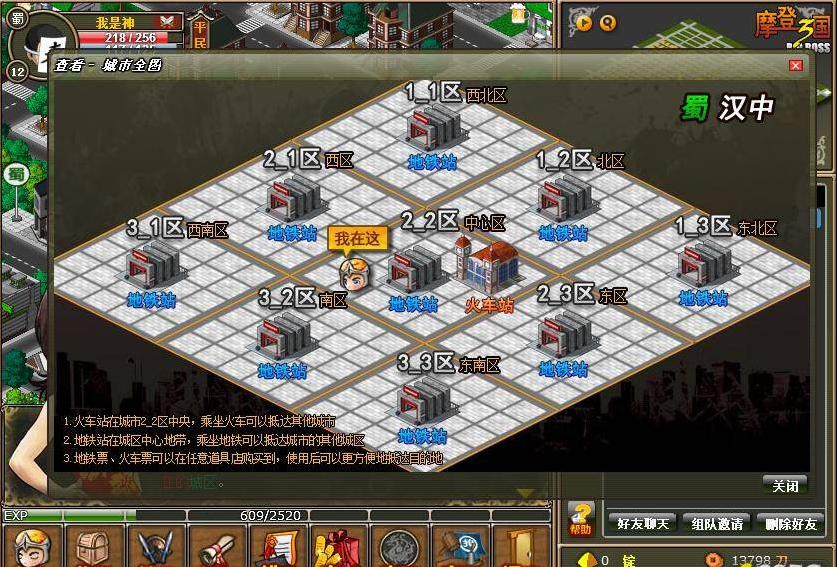Click the 删除好友 delete friend button
Viewport: 837px width, 567px height.
pyautogui.click(x=791, y=523)
